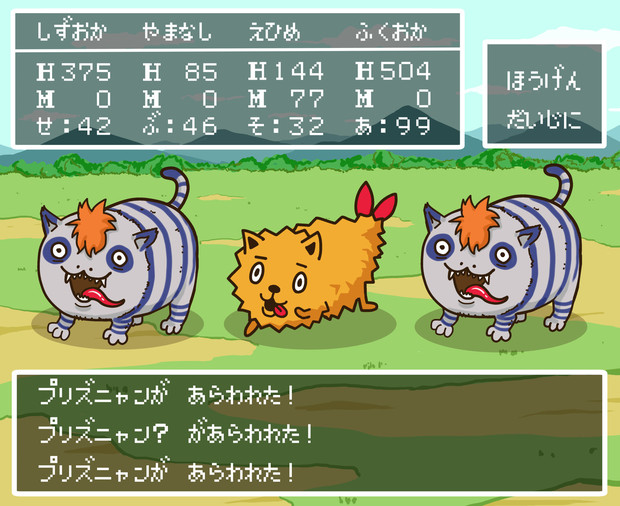This screenshot has width=620, height=506.
Task: Advance the battle message window
Action: [309, 431]
